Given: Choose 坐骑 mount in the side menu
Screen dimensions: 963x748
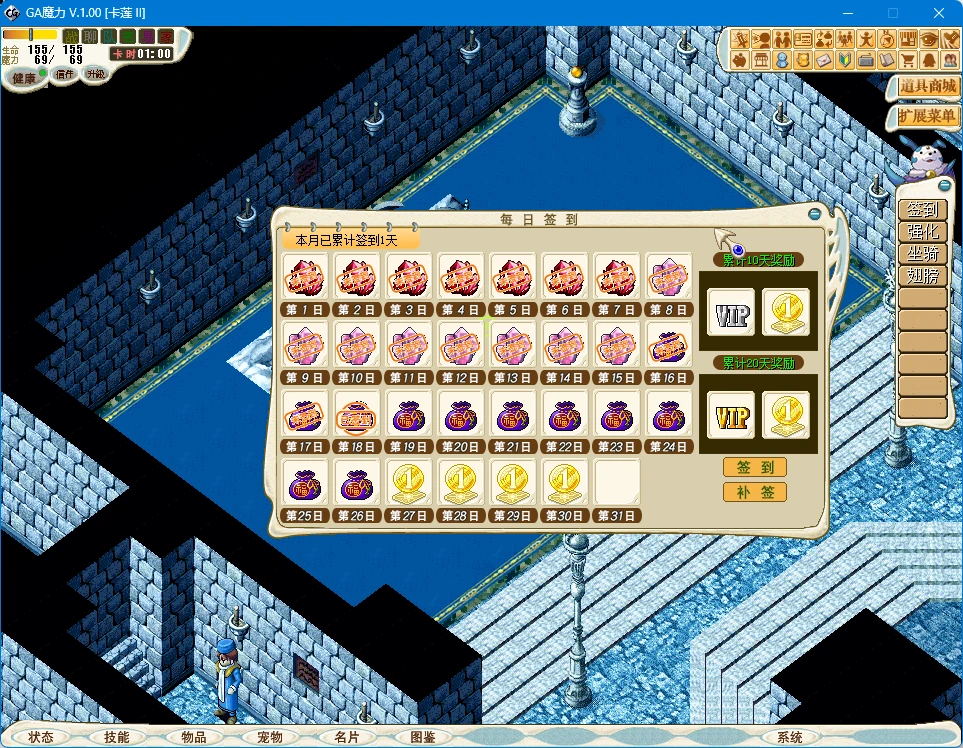Looking at the screenshot, I should (x=921, y=254).
